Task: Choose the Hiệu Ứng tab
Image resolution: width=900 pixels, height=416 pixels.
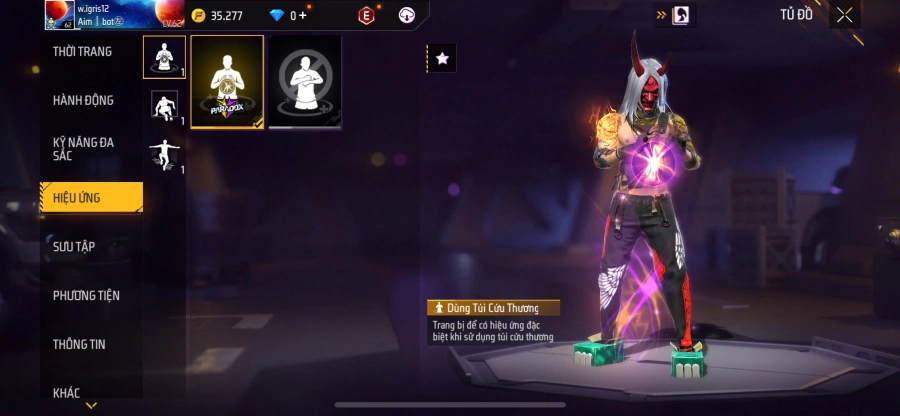Action: pyautogui.click(x=90, y=198)
